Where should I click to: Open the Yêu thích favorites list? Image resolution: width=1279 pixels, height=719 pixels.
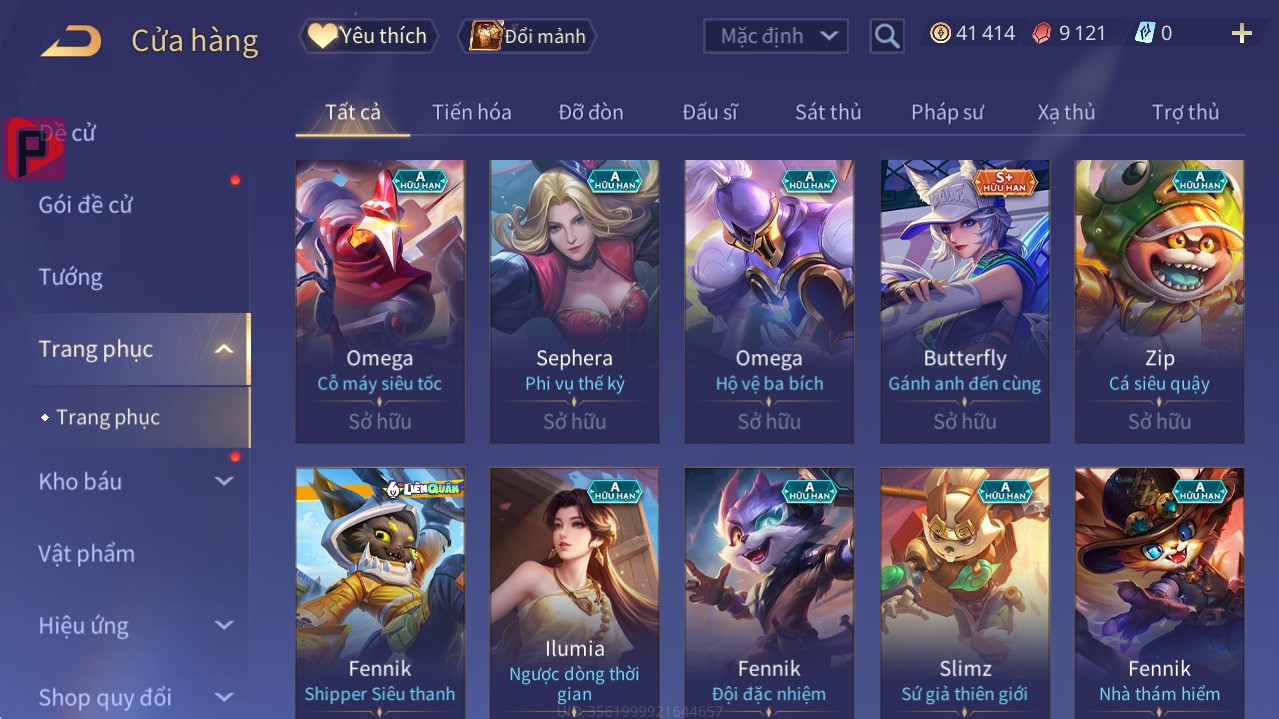click(x=368, y=36)
